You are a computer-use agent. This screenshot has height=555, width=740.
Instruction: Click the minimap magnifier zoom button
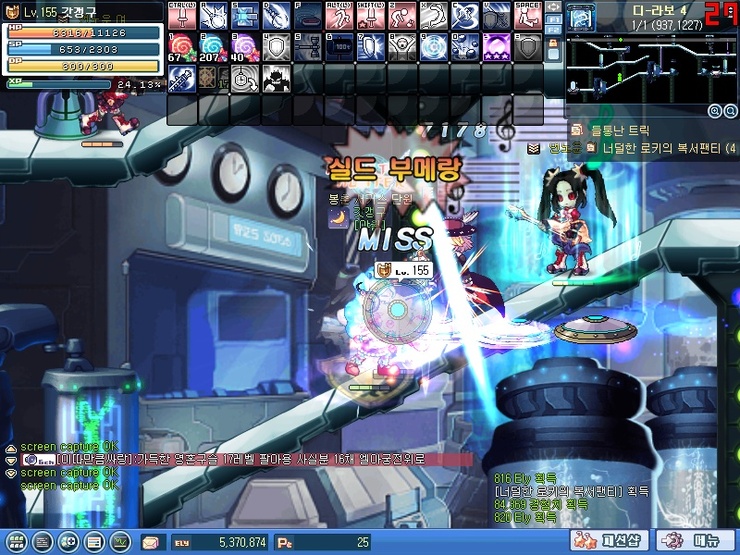715,111
